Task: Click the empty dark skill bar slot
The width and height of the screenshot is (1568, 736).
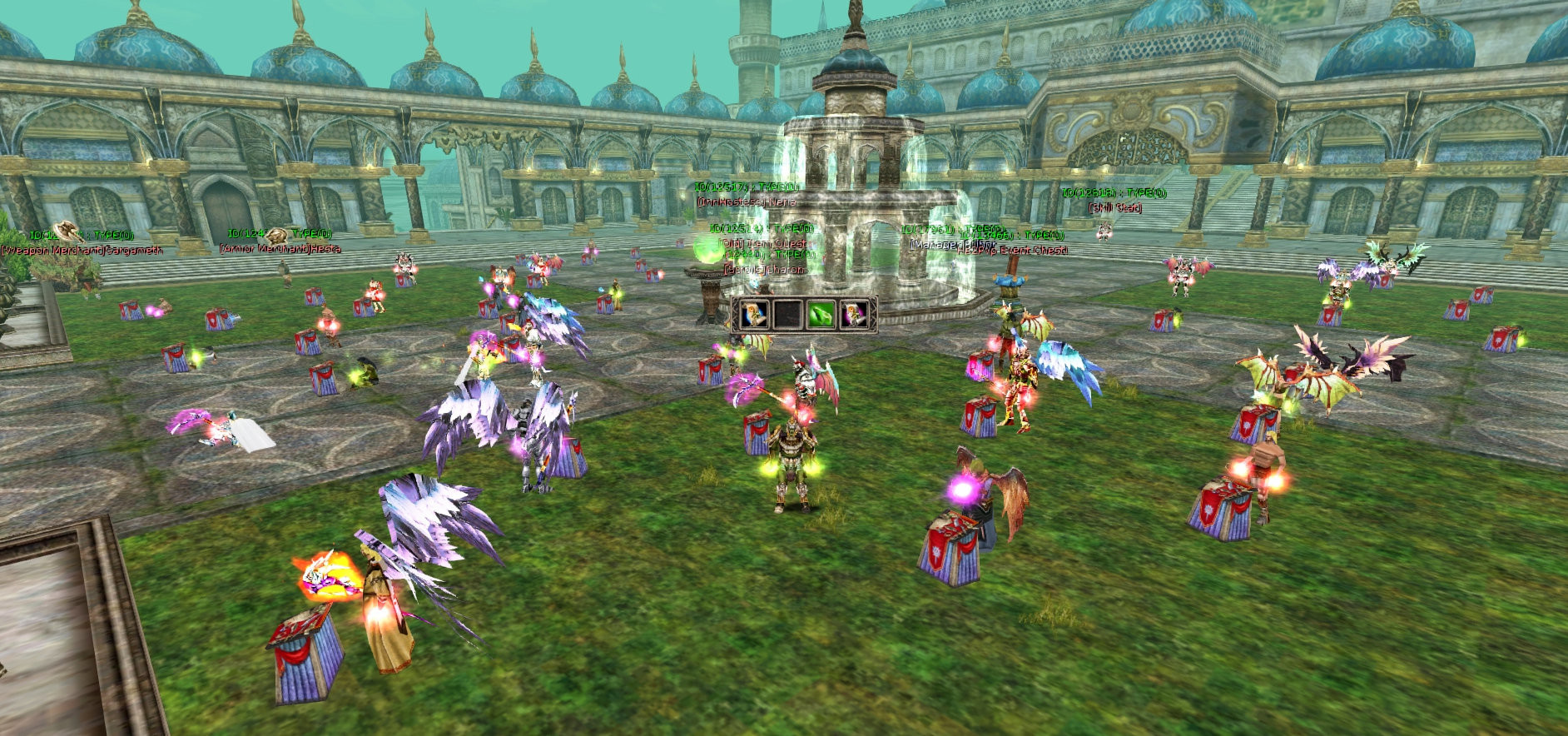Action: (786, 315)
